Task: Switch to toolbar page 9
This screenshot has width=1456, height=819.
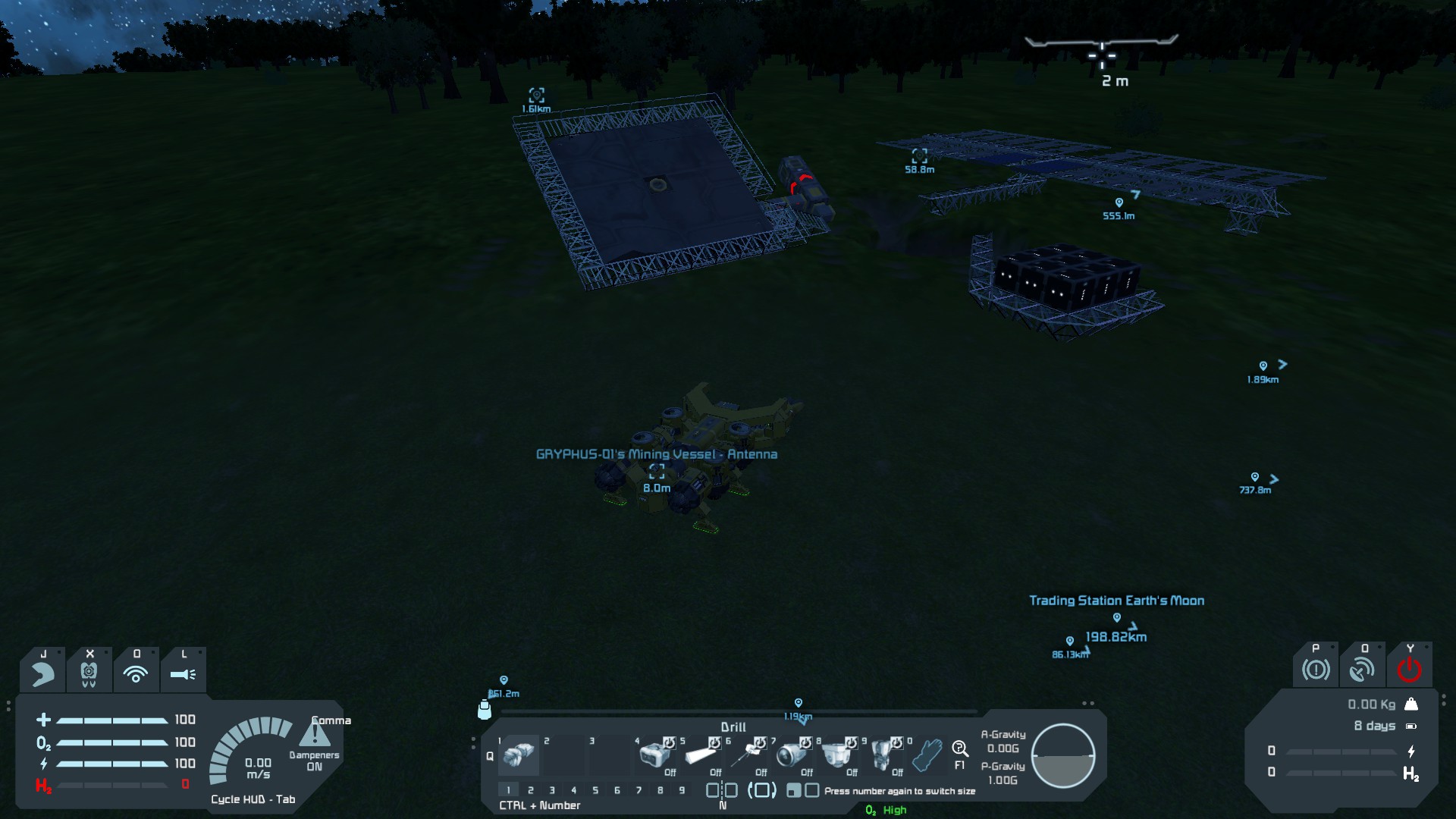Action: pos(682,790)
